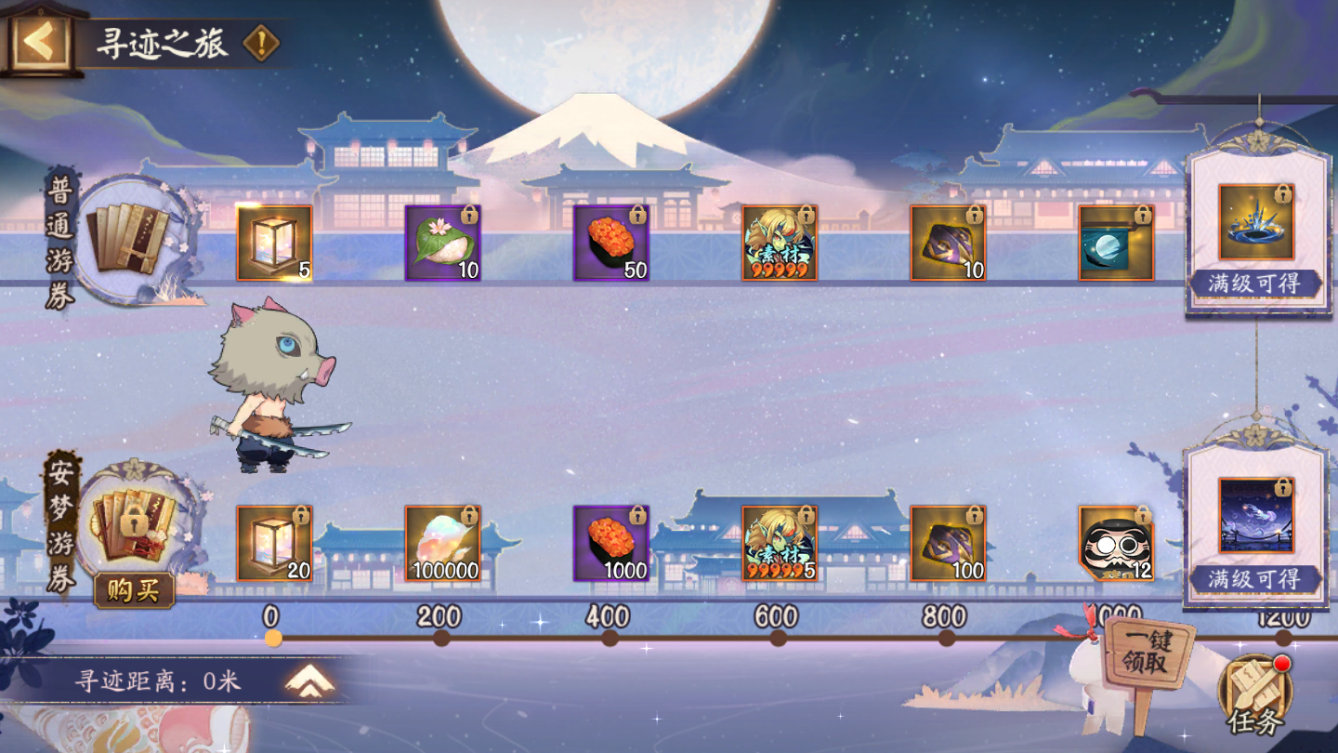Viewport: 1338px width, 753px height.
Task: Select the premium lantern reward with 20
Action: 274,543
